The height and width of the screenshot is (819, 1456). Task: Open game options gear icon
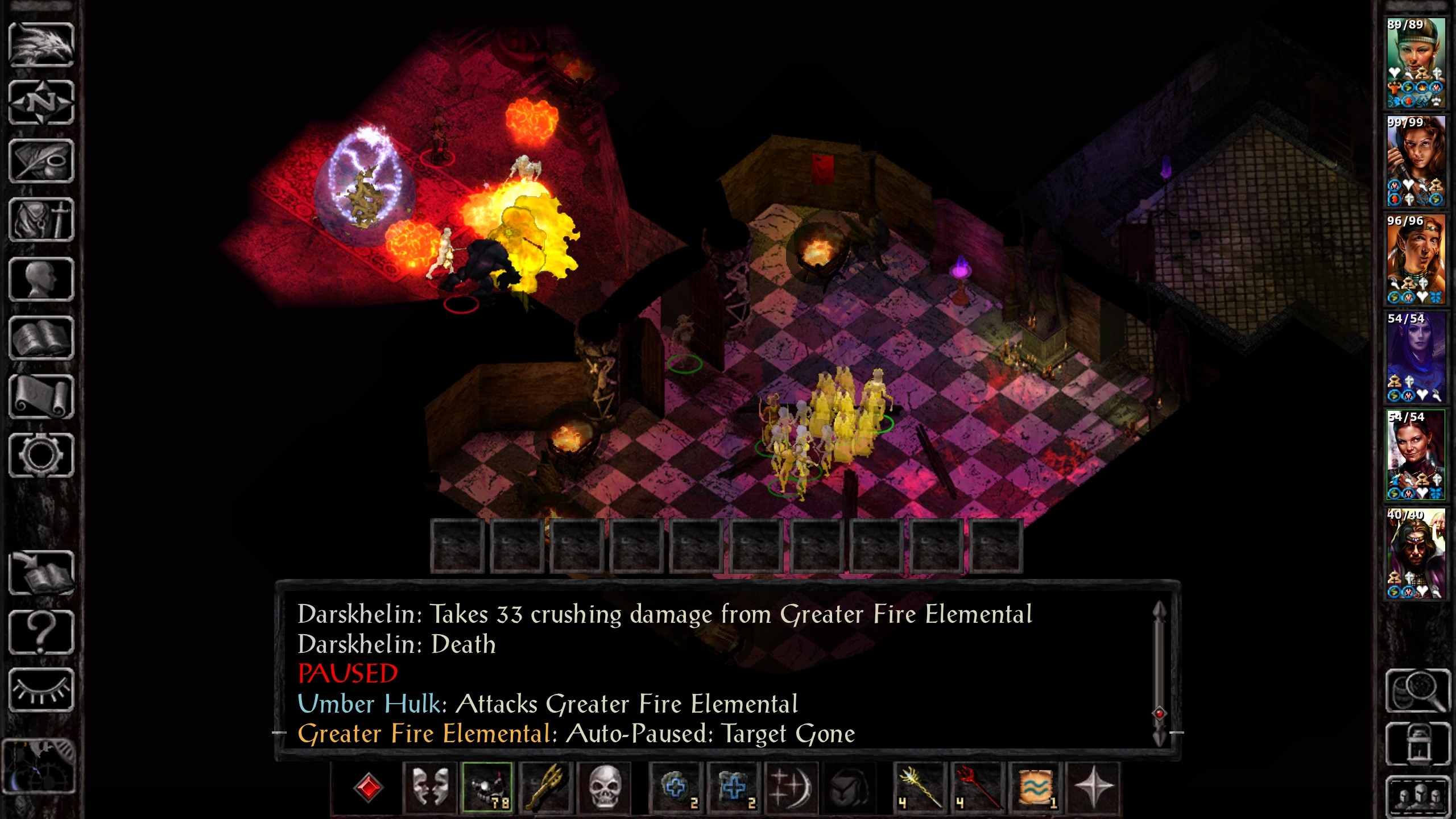(x=41, y=456)
